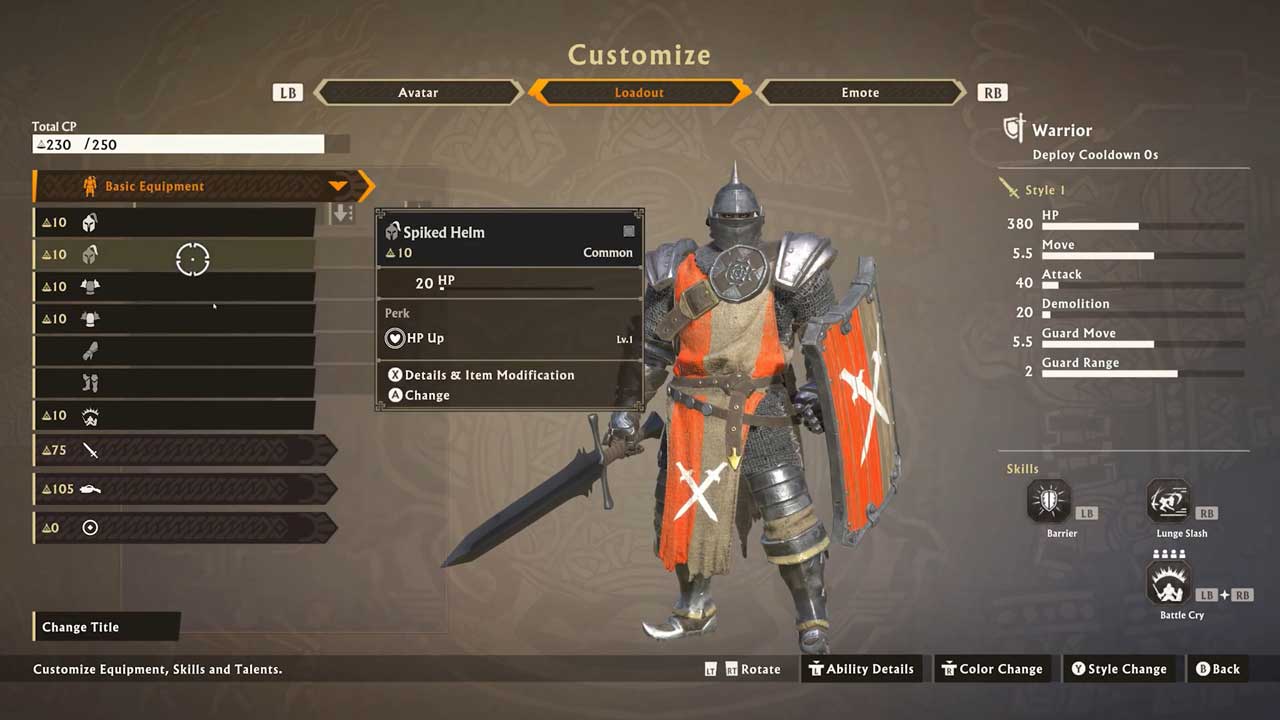Open the Change Title button

tap(106, 627)
